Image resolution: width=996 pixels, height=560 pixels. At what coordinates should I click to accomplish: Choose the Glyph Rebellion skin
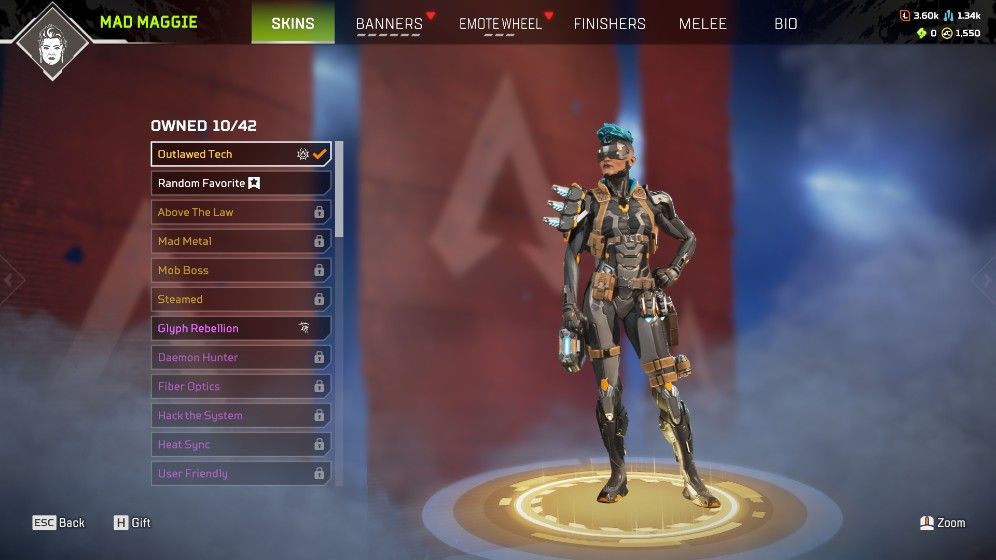click(241, 328)
